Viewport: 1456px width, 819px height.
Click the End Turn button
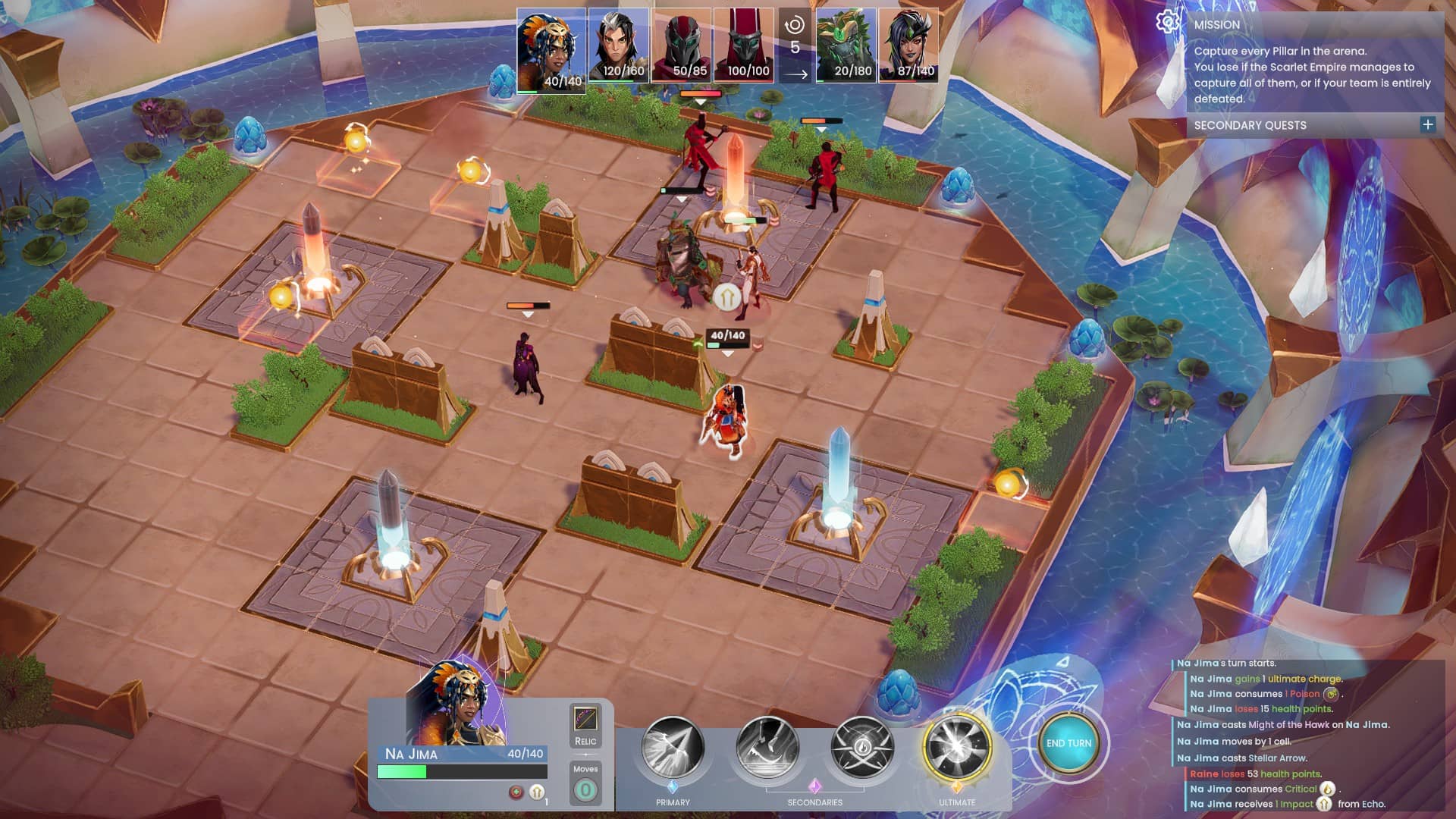[1068, 744]
